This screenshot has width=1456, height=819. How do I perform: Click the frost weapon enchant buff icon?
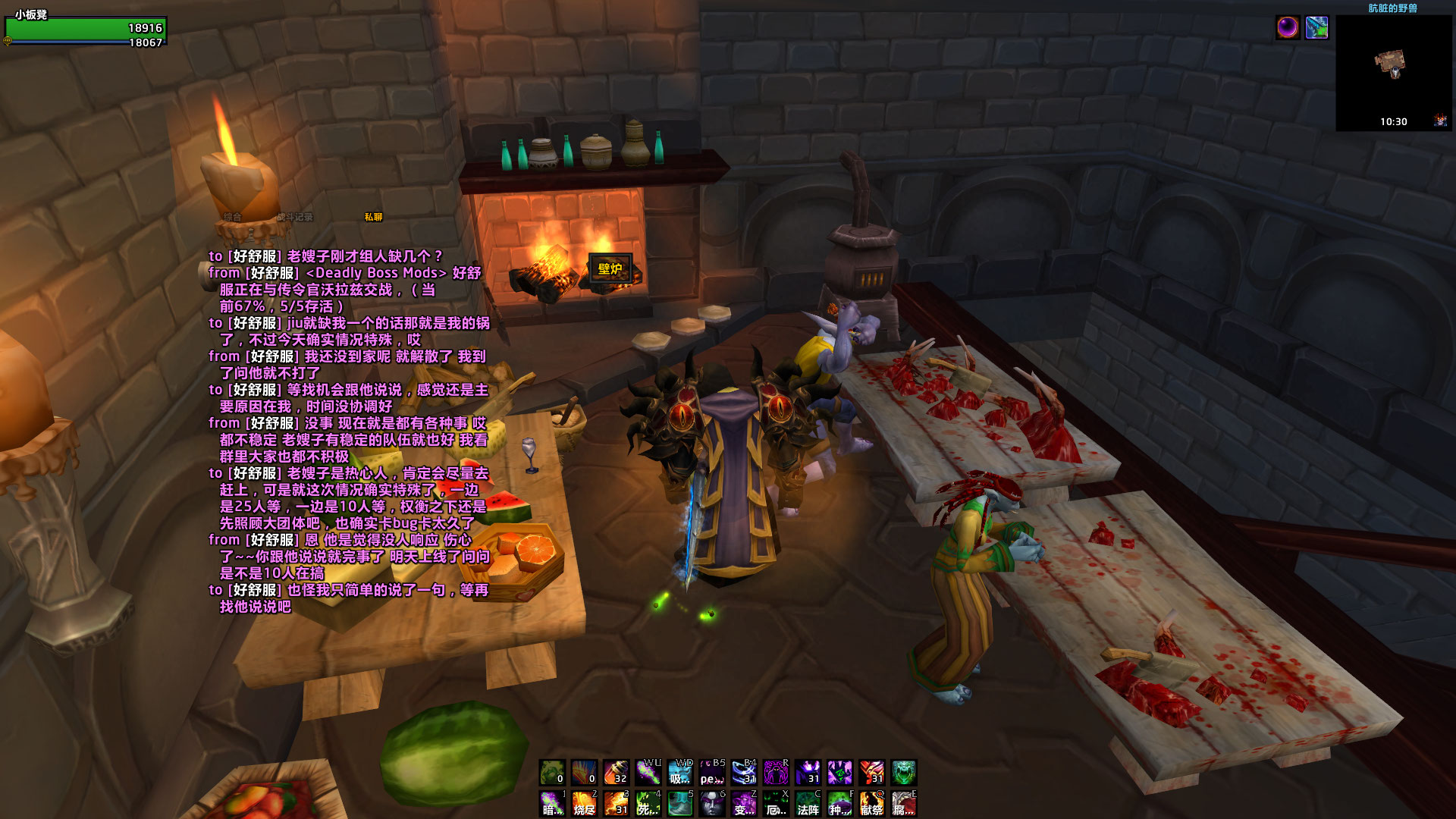coord(1317,28)
